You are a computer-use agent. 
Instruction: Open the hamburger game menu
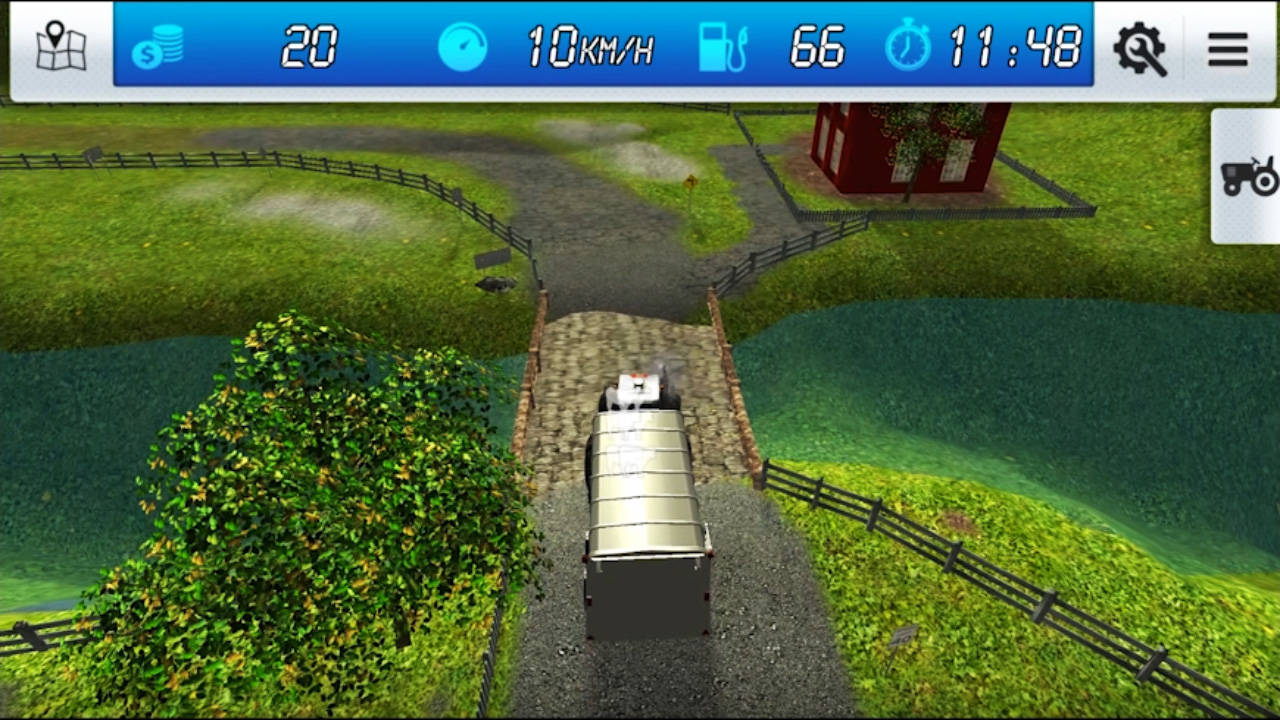tap(1228, 48)
